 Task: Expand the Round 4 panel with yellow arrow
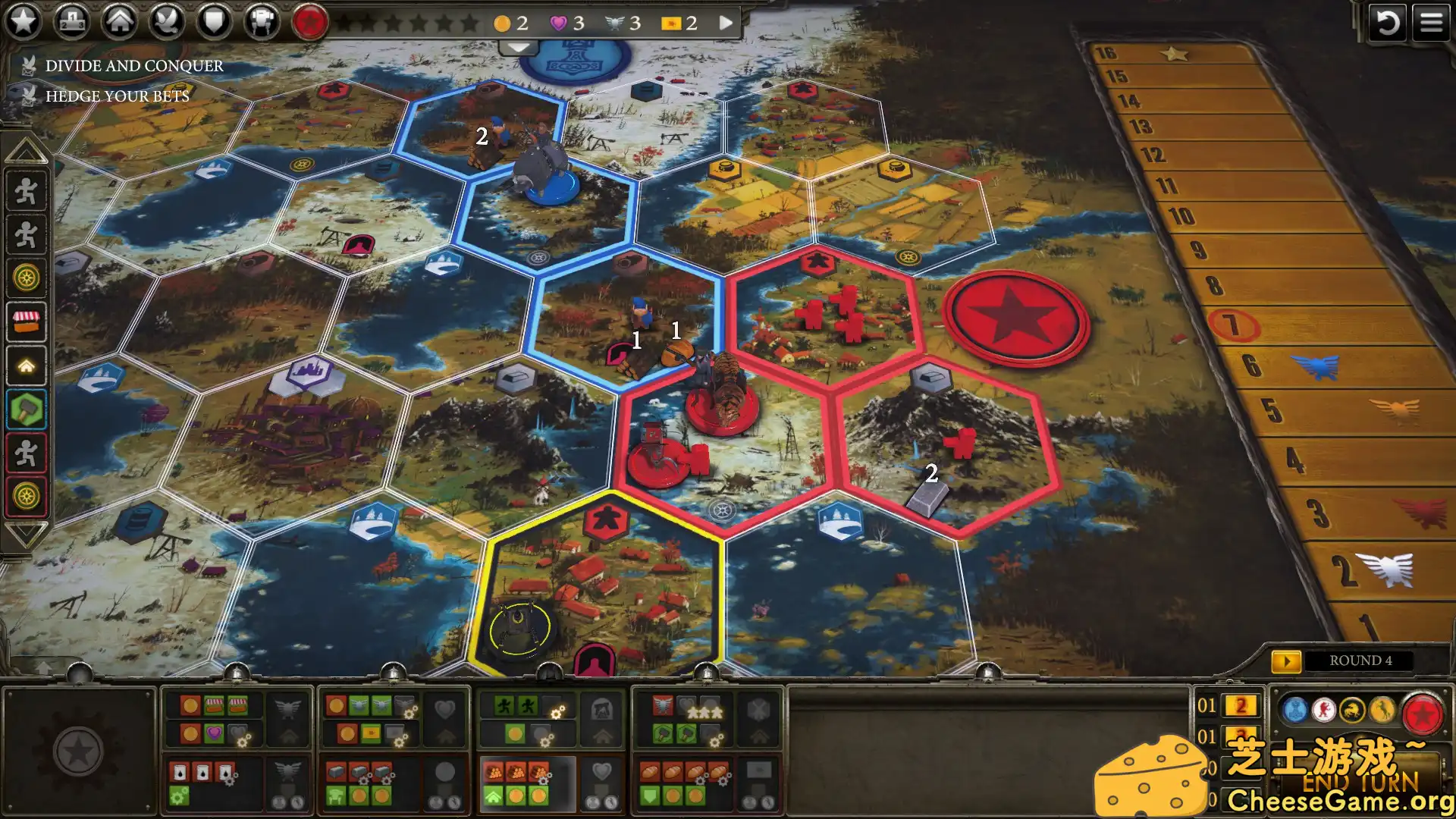[x=1288, y=661]
